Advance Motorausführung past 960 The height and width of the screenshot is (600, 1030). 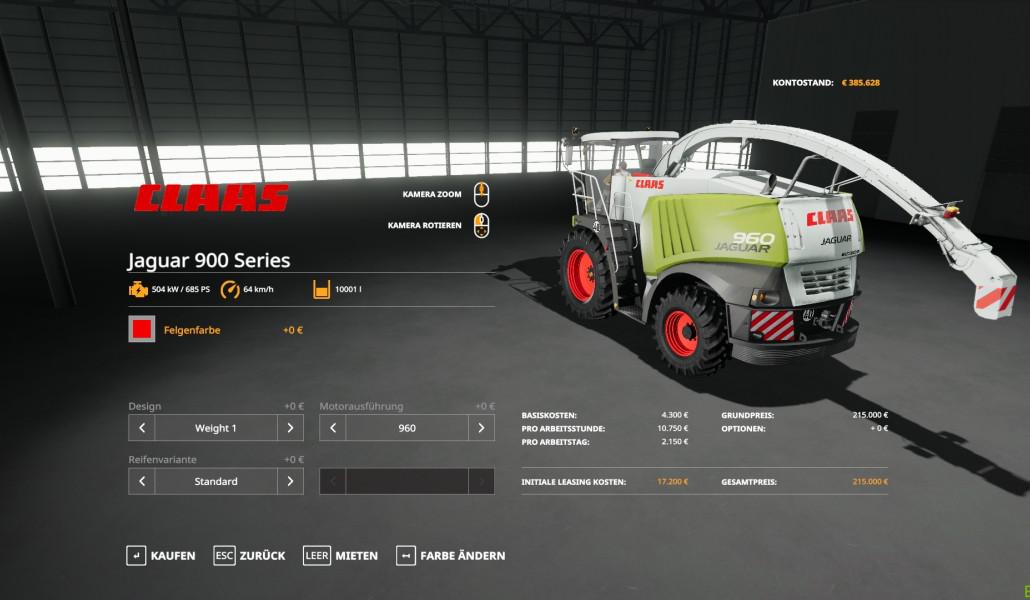481,428
